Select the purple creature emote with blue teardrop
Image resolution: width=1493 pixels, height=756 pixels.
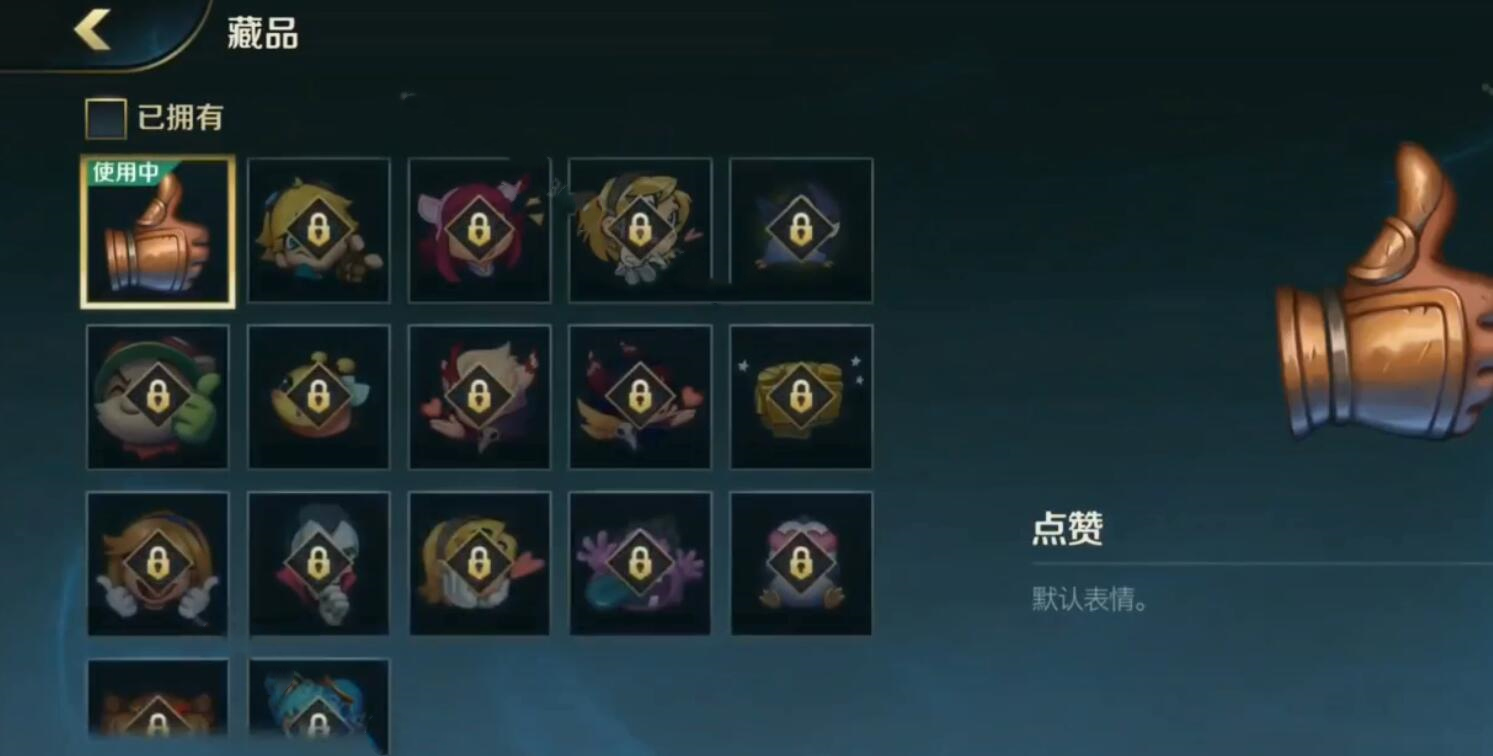pyautogui.click(x=639, y=563)
